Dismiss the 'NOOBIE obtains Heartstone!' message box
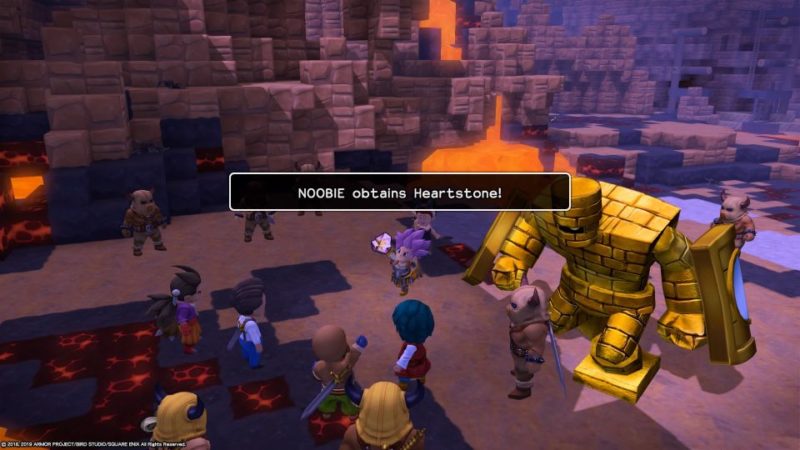Image resolution: width=800 pixels, height=450 pixels. [x=400, y=192]
